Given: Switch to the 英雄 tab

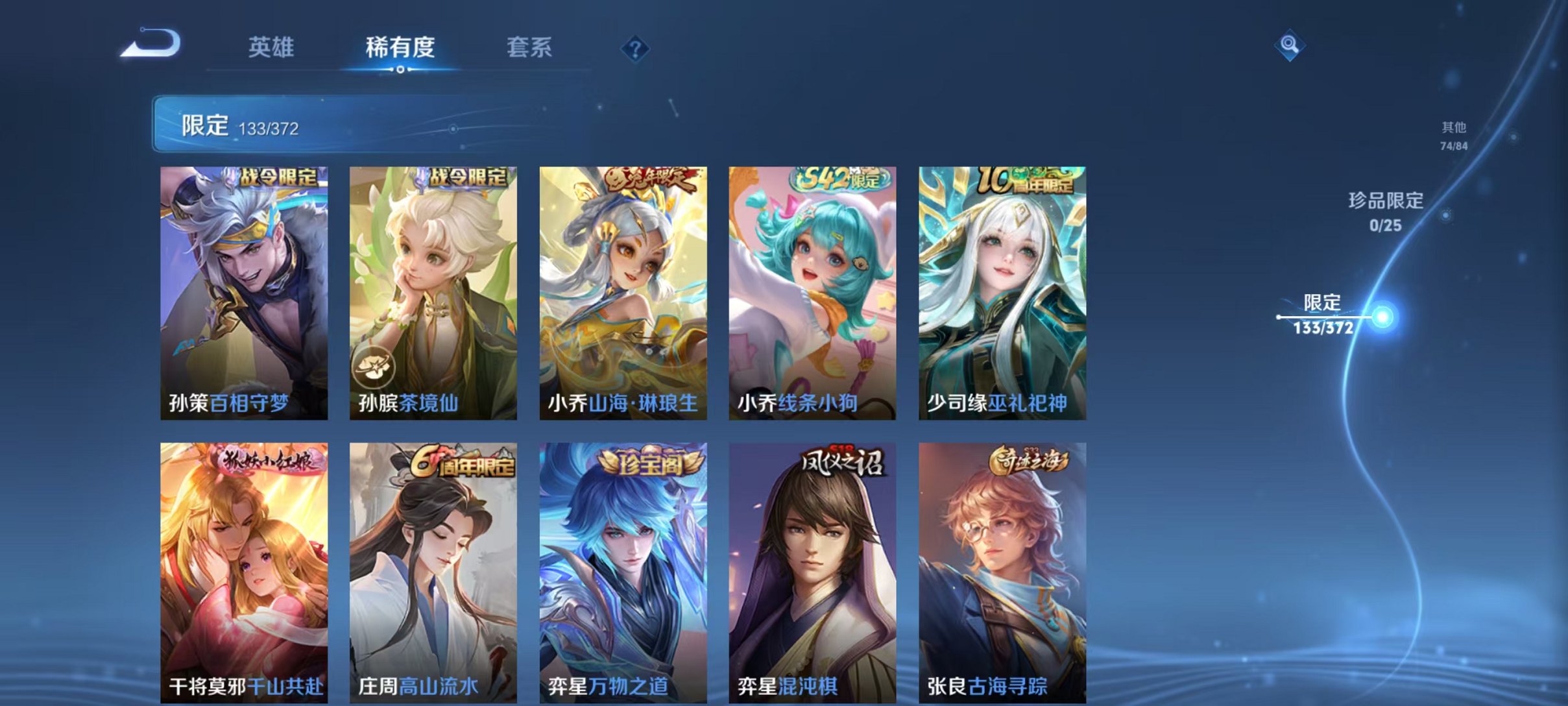Looking at the screenshot, I should click(272, 47).
